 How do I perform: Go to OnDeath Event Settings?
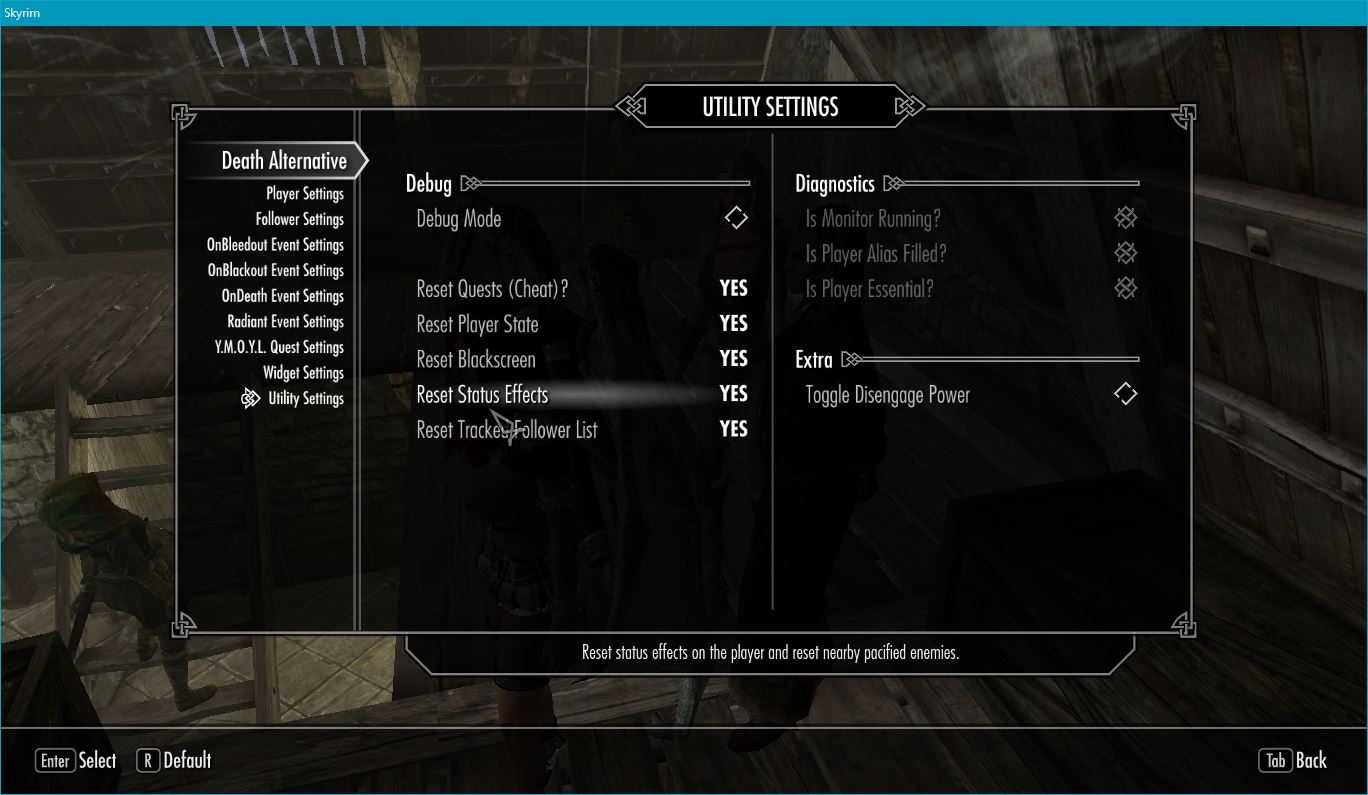(x=282, y=296)
